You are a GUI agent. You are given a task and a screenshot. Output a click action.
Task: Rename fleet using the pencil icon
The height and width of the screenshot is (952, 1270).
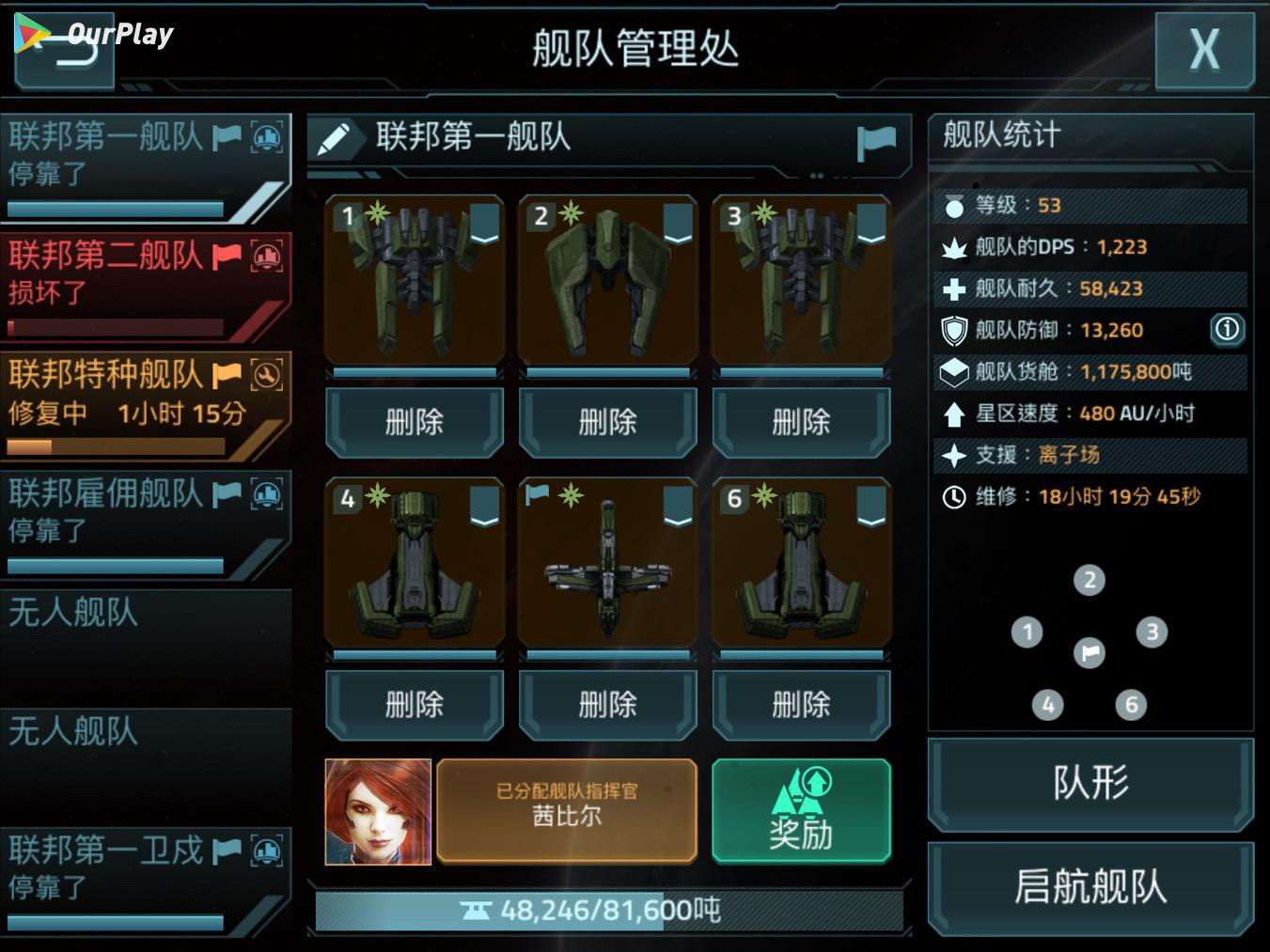[334, 139]
